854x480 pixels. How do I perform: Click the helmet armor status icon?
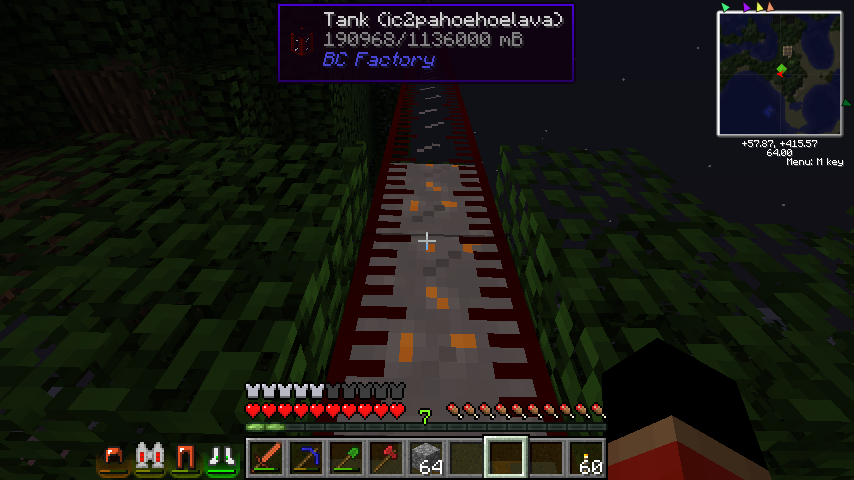(x=113, y=458)
